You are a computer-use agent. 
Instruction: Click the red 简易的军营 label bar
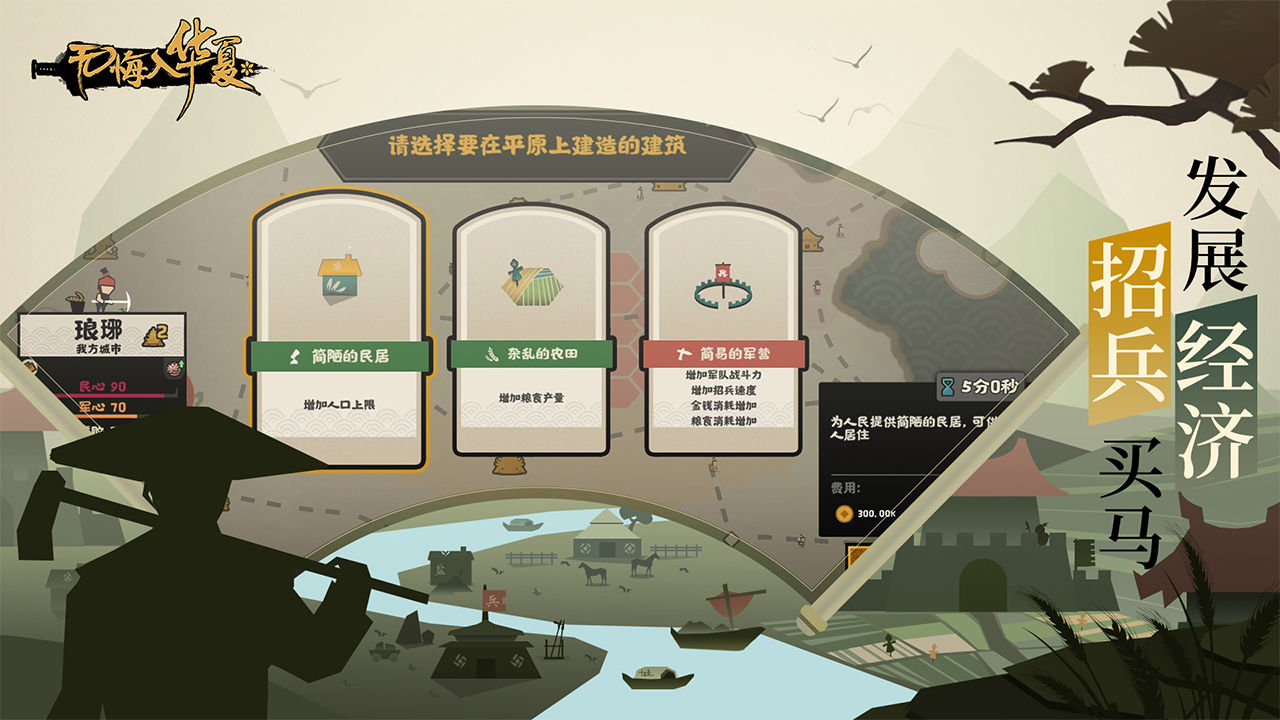tap(722, 354)
